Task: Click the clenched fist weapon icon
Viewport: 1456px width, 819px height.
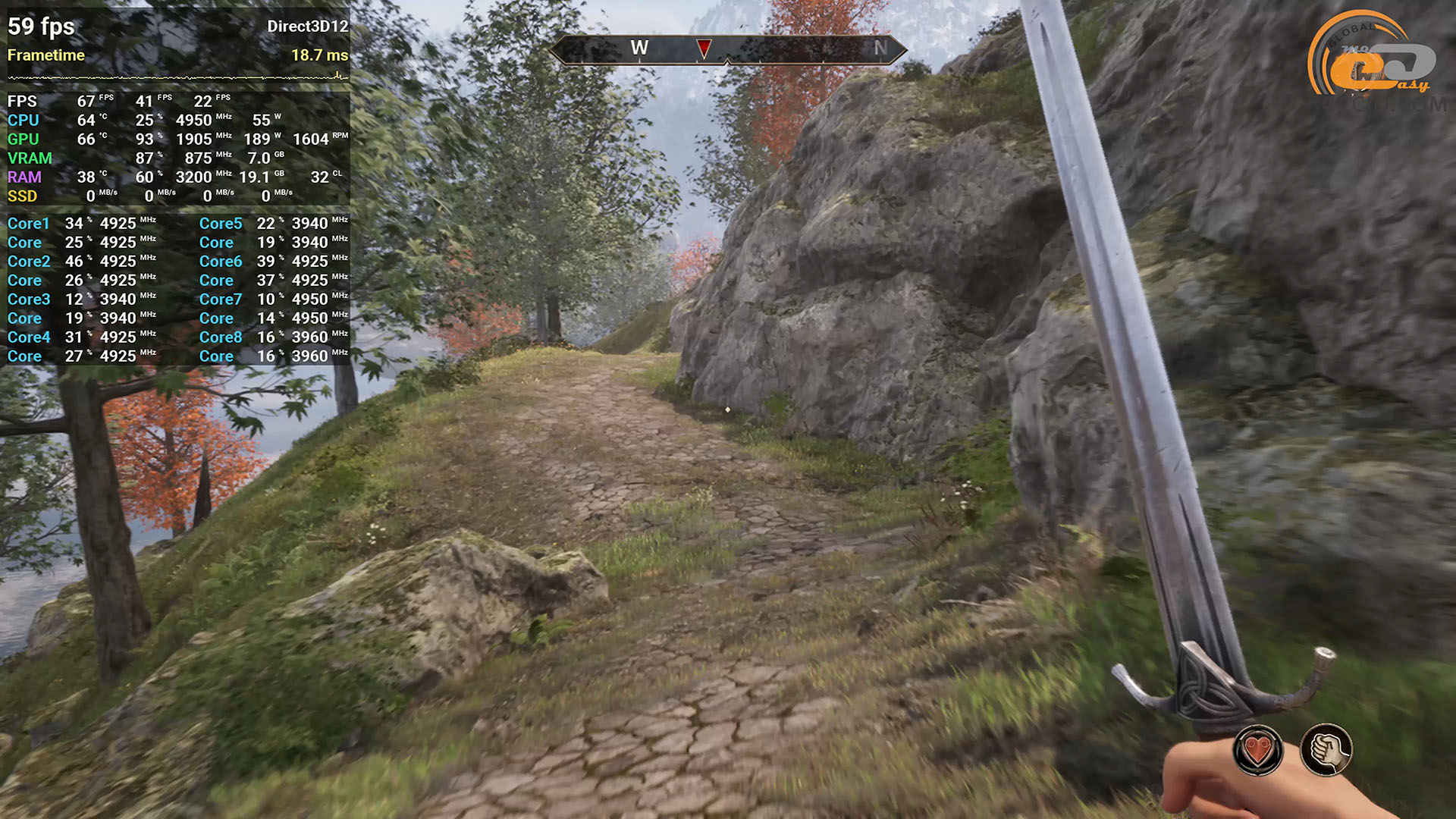Action: [x=1326, y=750]
